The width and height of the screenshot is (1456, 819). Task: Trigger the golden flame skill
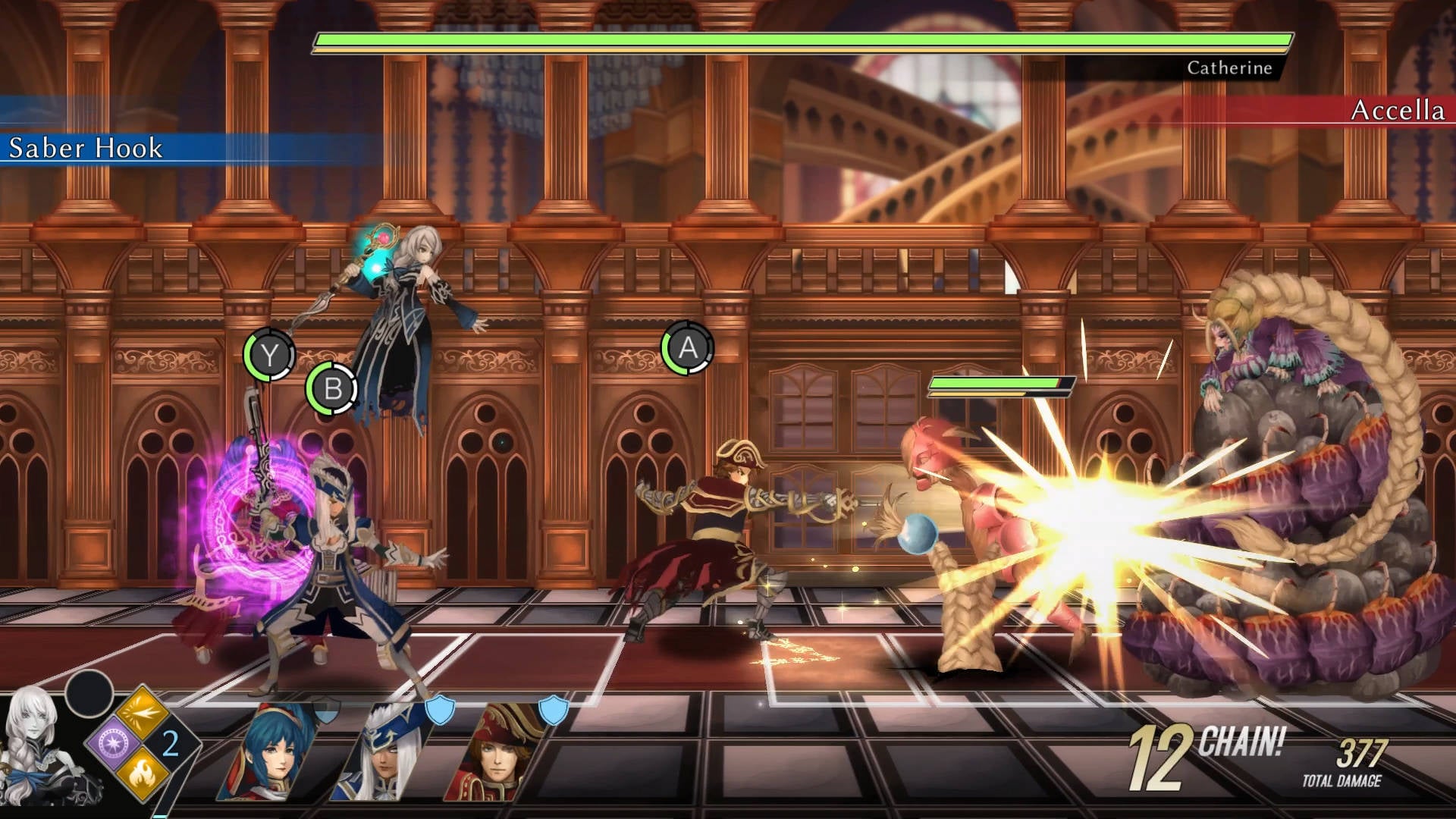click(142, 773)
